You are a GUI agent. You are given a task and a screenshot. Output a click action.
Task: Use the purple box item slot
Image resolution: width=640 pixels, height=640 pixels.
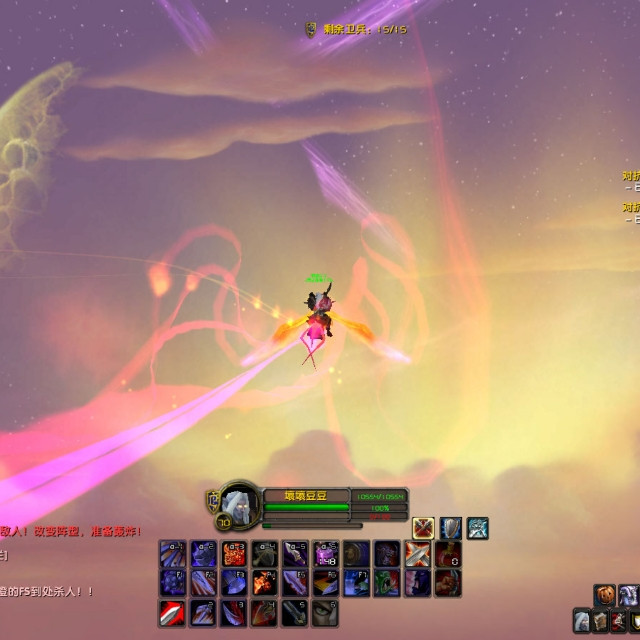point(326,554)
